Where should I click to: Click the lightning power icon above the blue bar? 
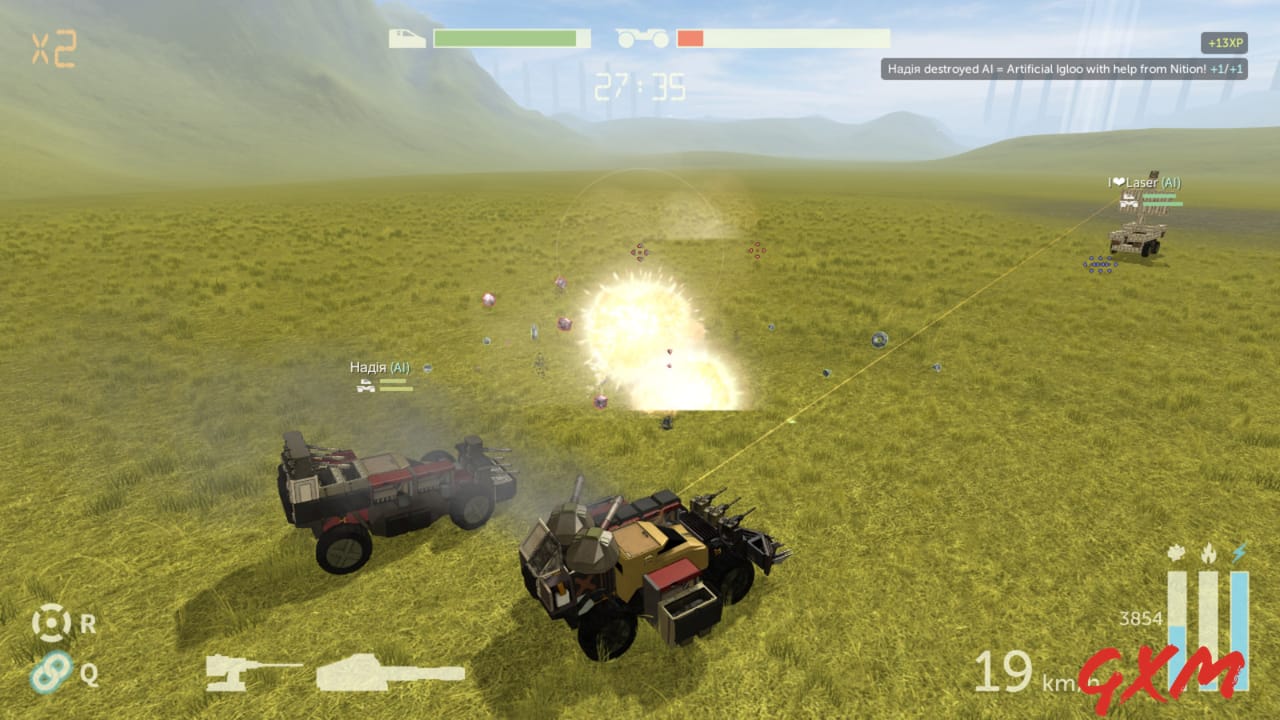(1240, 551)
